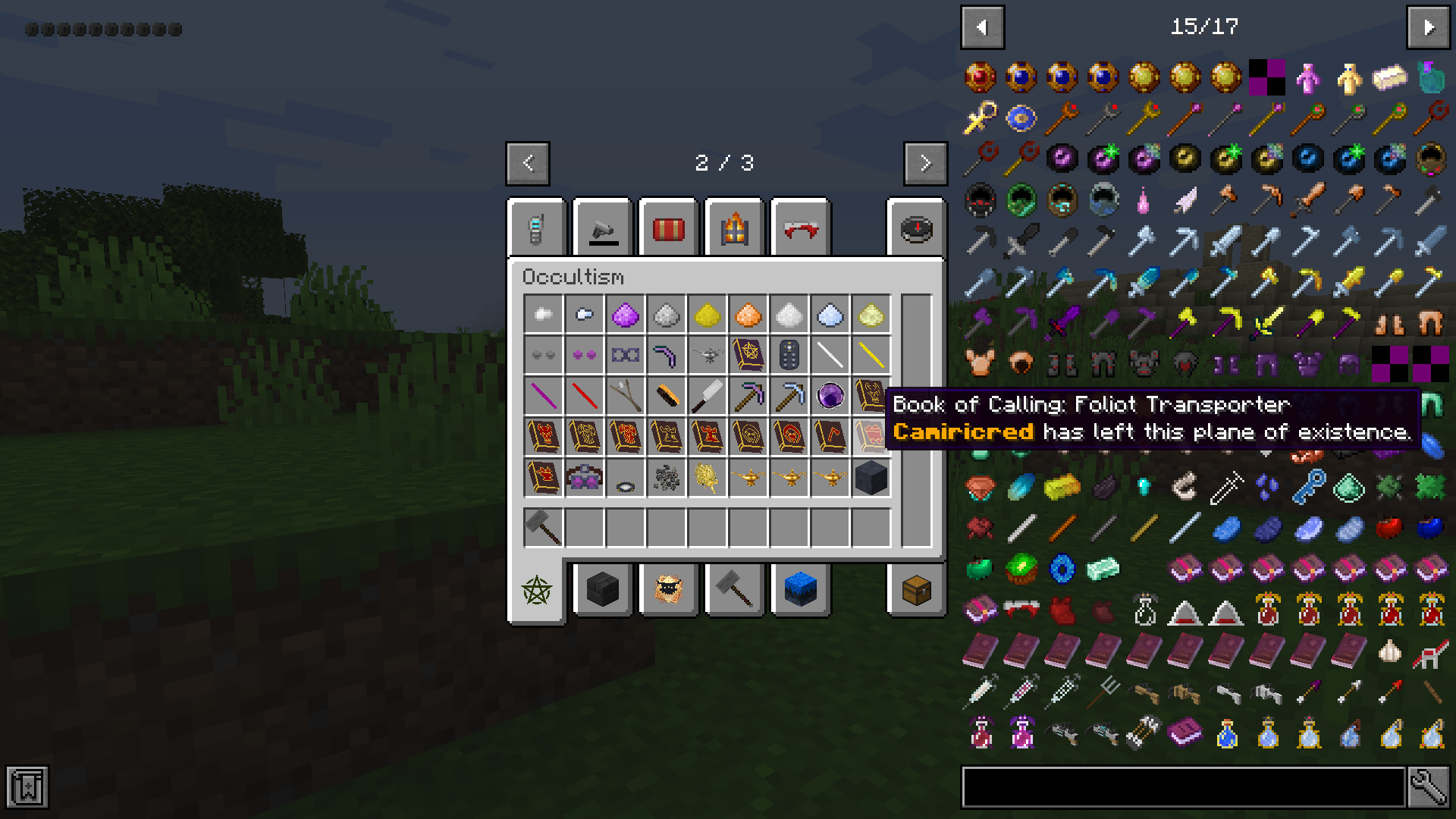The image size is (1456, 819).
Task: Select the red Dictionary of Spirits book
Action: click(x=543, y=437)
